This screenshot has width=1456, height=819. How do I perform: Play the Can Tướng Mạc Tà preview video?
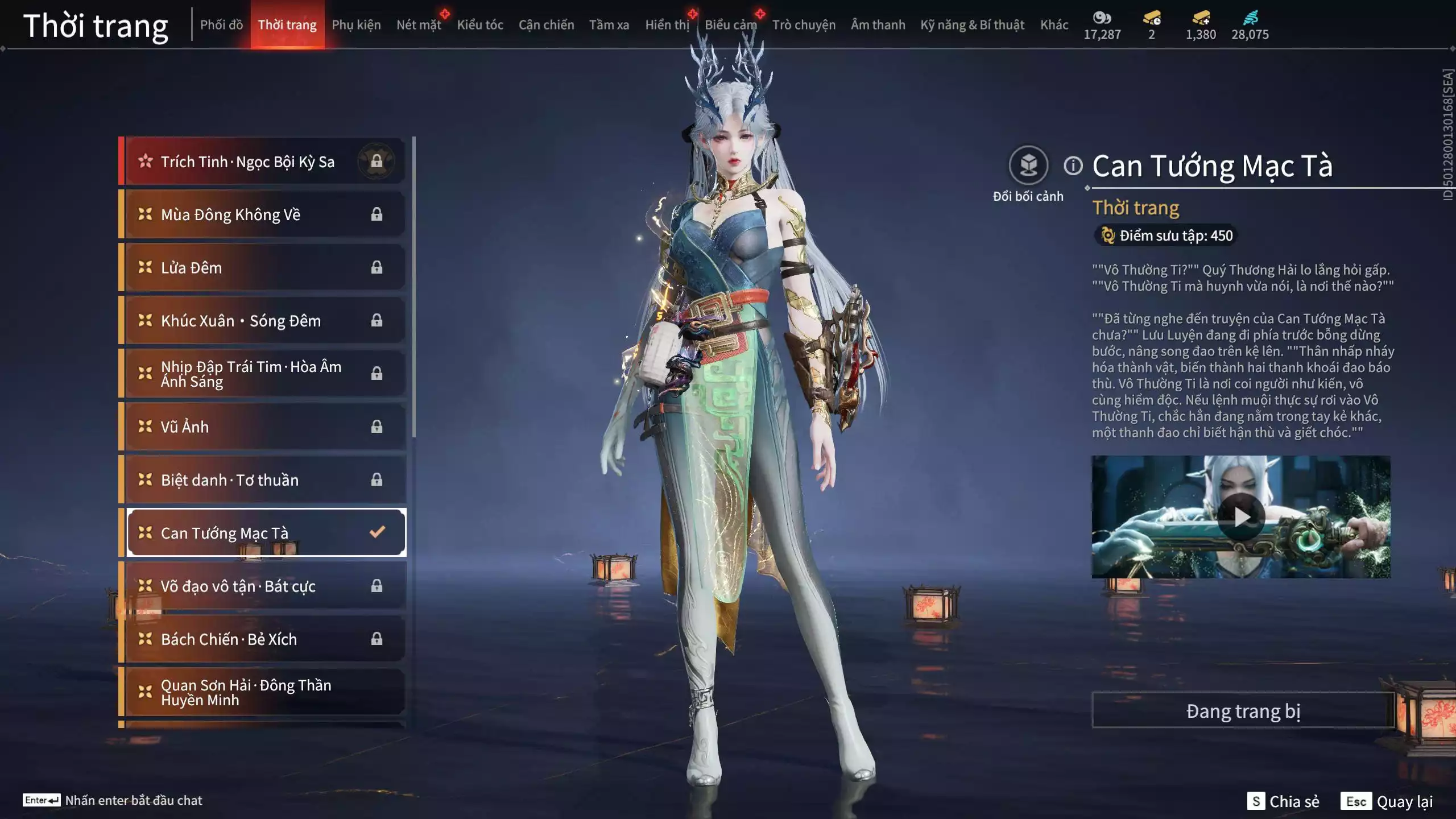(x=1241, y=517)
